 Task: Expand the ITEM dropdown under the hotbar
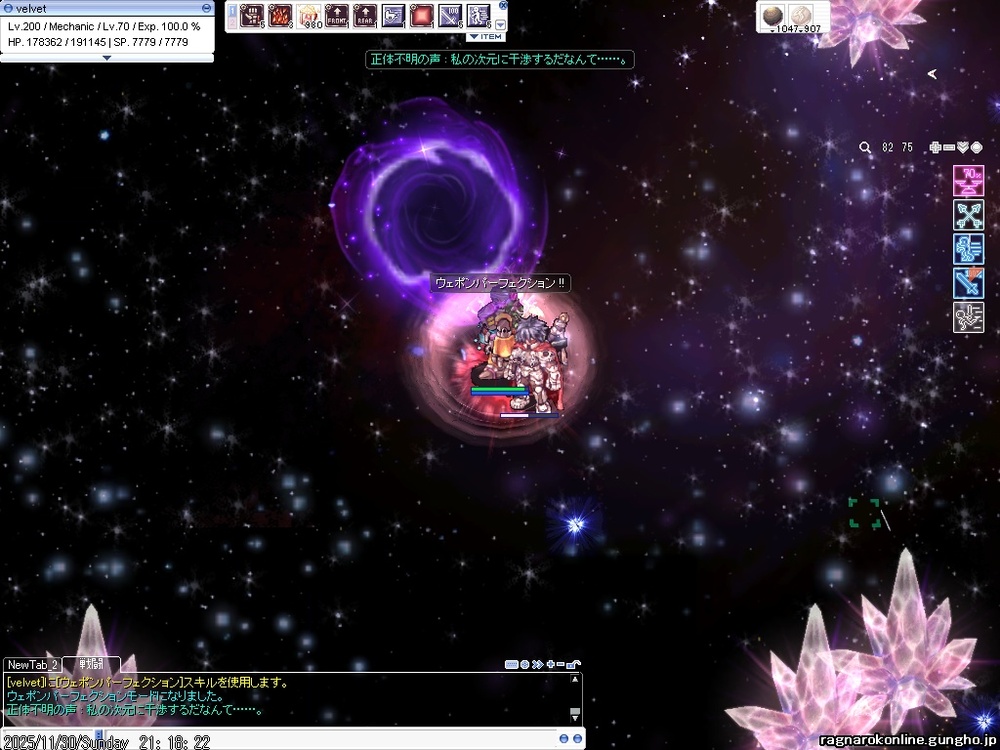point(486,37)
